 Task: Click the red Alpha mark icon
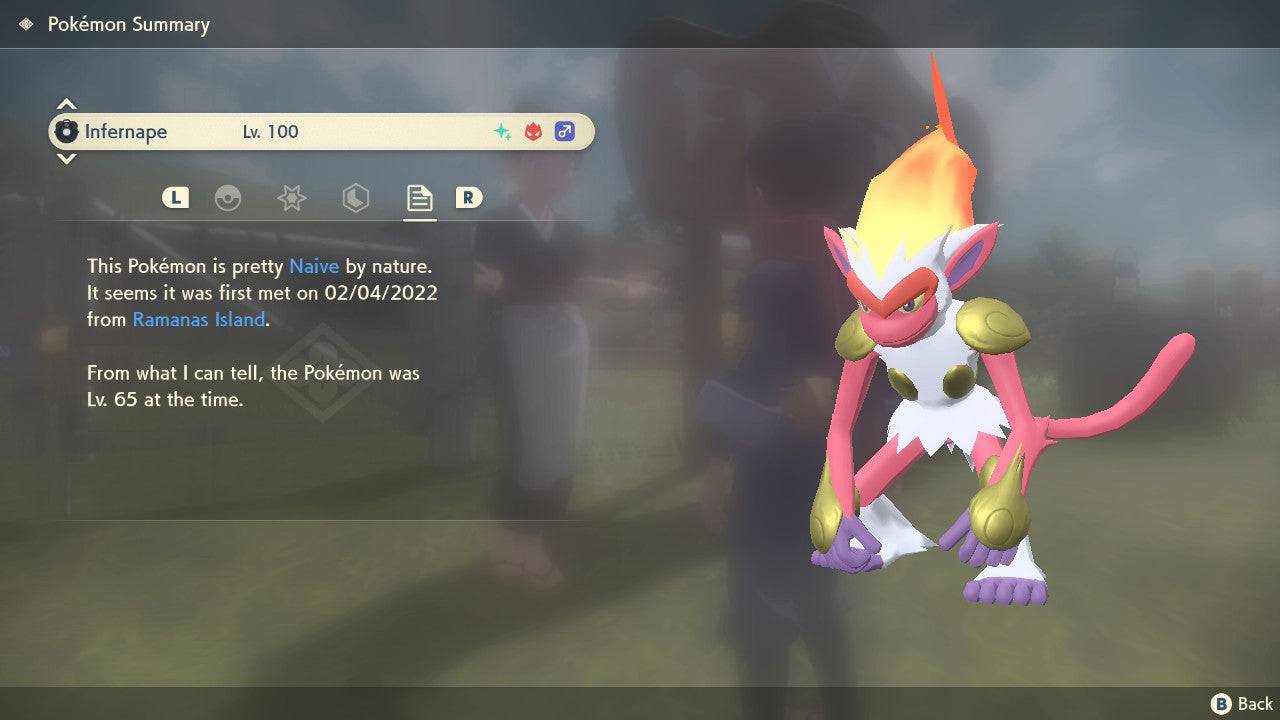(531, 131)
